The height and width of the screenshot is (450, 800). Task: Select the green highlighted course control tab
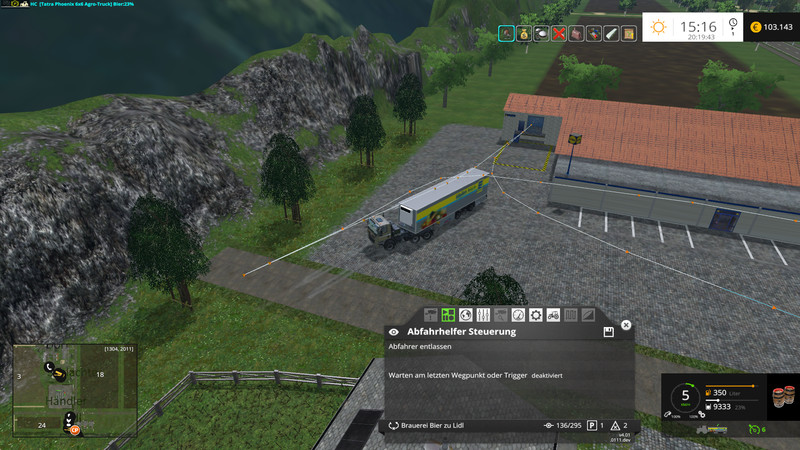448,315
